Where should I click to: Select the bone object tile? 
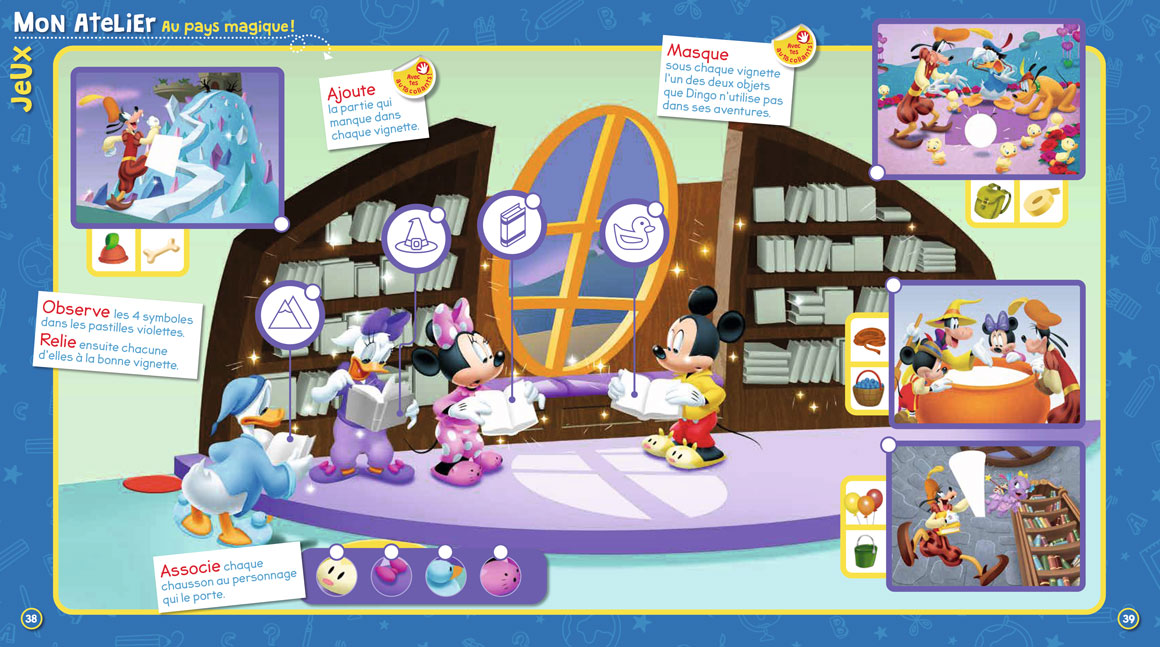point(162,252)
